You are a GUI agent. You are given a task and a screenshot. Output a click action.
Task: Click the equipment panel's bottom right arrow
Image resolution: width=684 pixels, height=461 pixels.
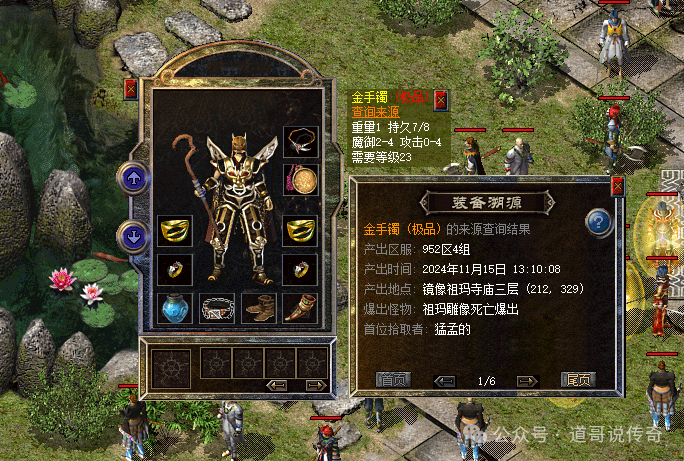[x=315, y=385]
